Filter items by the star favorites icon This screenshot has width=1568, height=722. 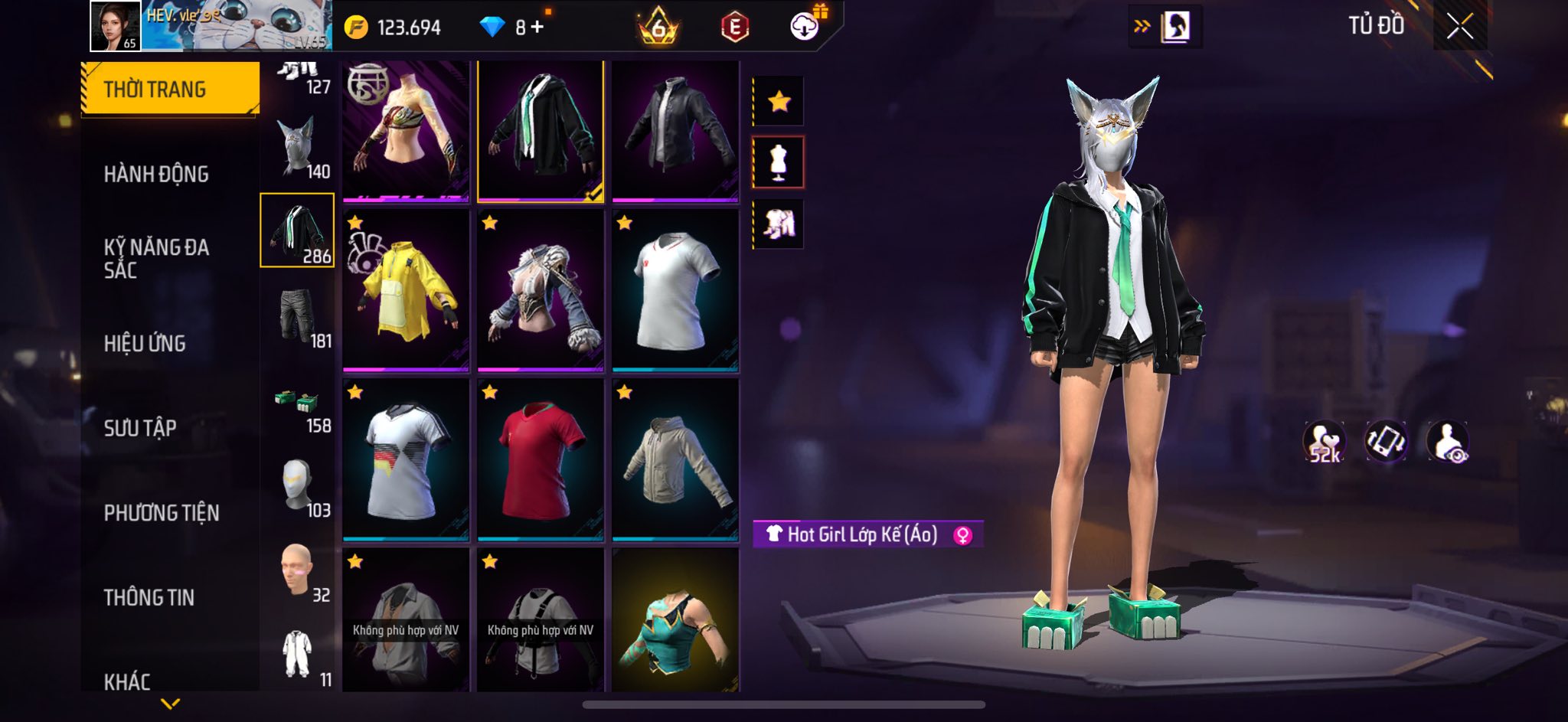(779, 101)
